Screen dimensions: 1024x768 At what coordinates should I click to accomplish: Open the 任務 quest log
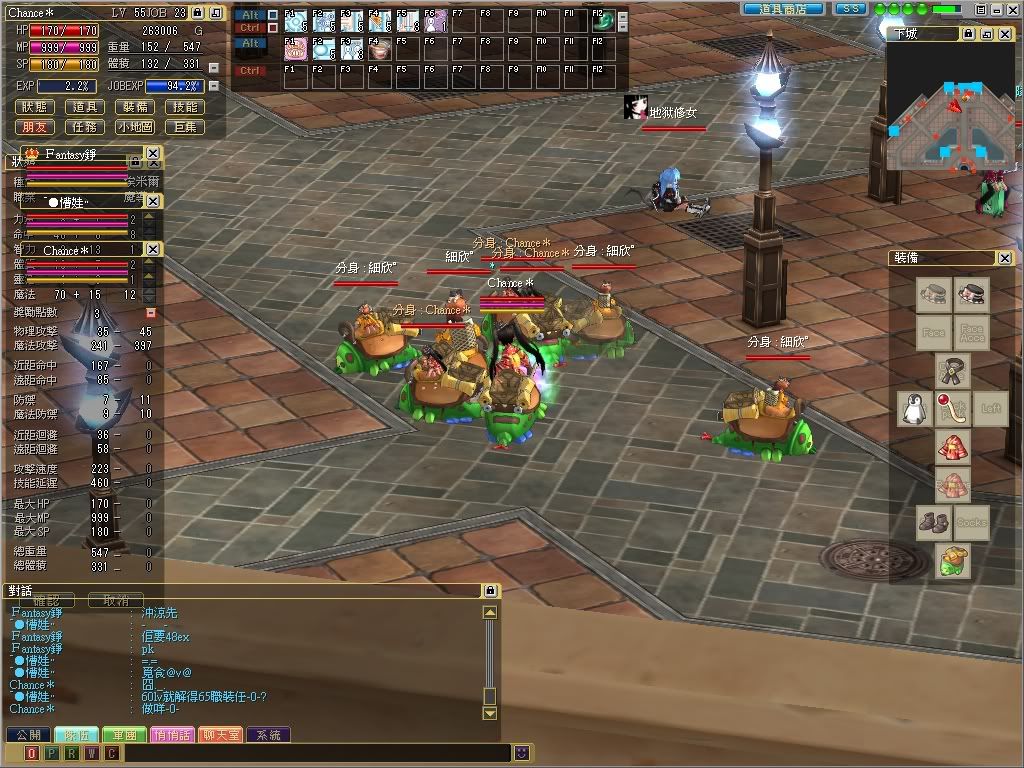tap(86, 127)
